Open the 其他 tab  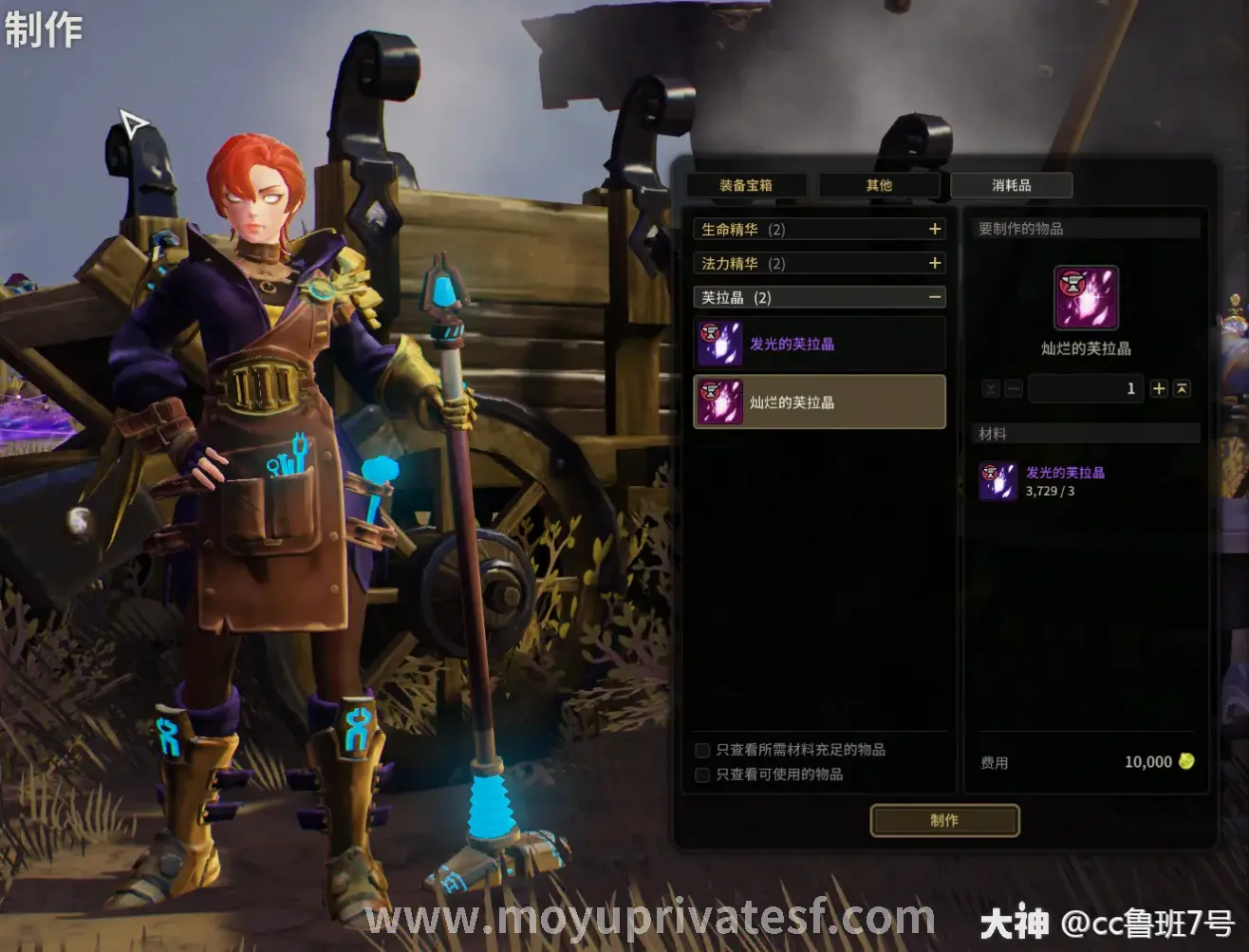click(879, 185)
